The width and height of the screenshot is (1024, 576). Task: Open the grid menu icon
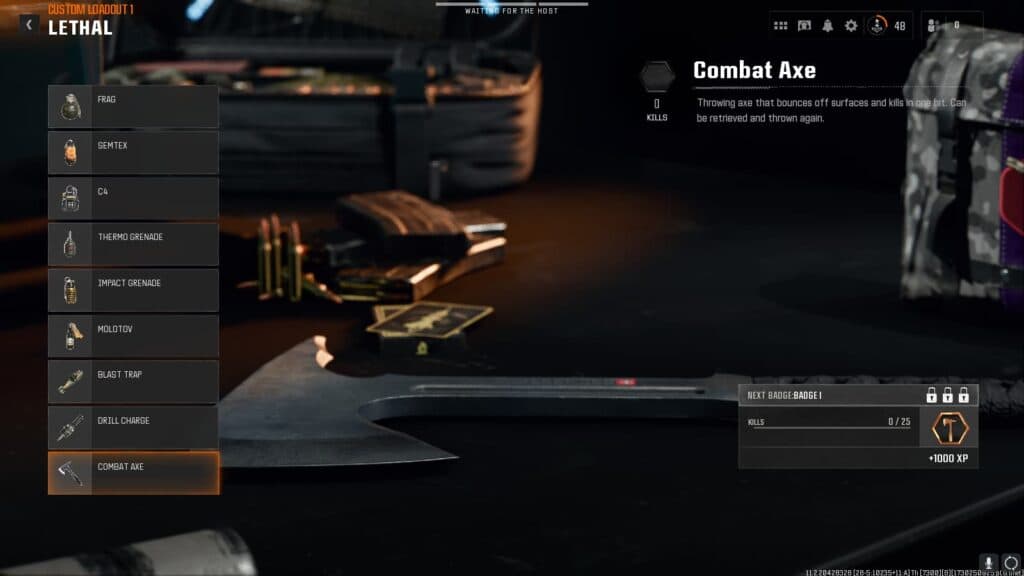pyautogui.click(x=781, y=26)
